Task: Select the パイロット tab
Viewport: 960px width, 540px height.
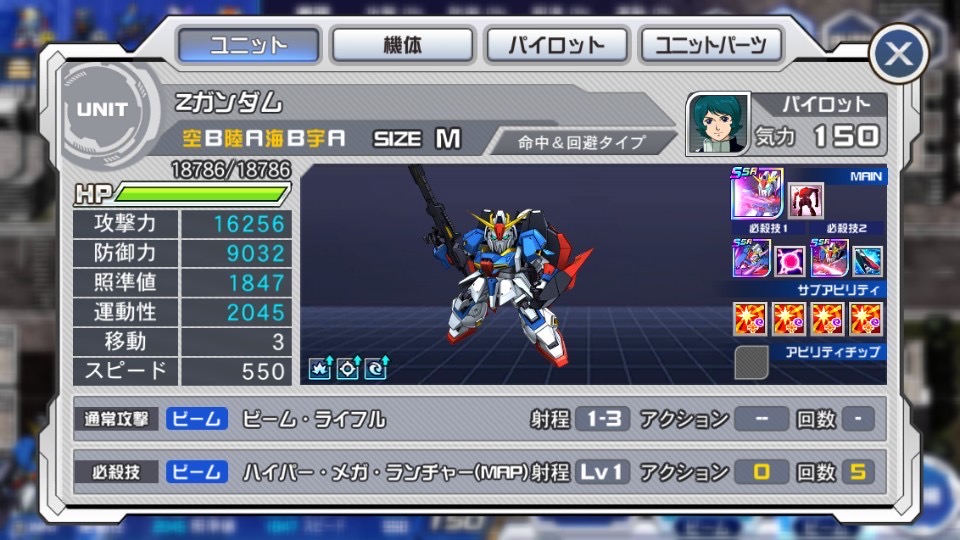Action: [x=556, y=46]
